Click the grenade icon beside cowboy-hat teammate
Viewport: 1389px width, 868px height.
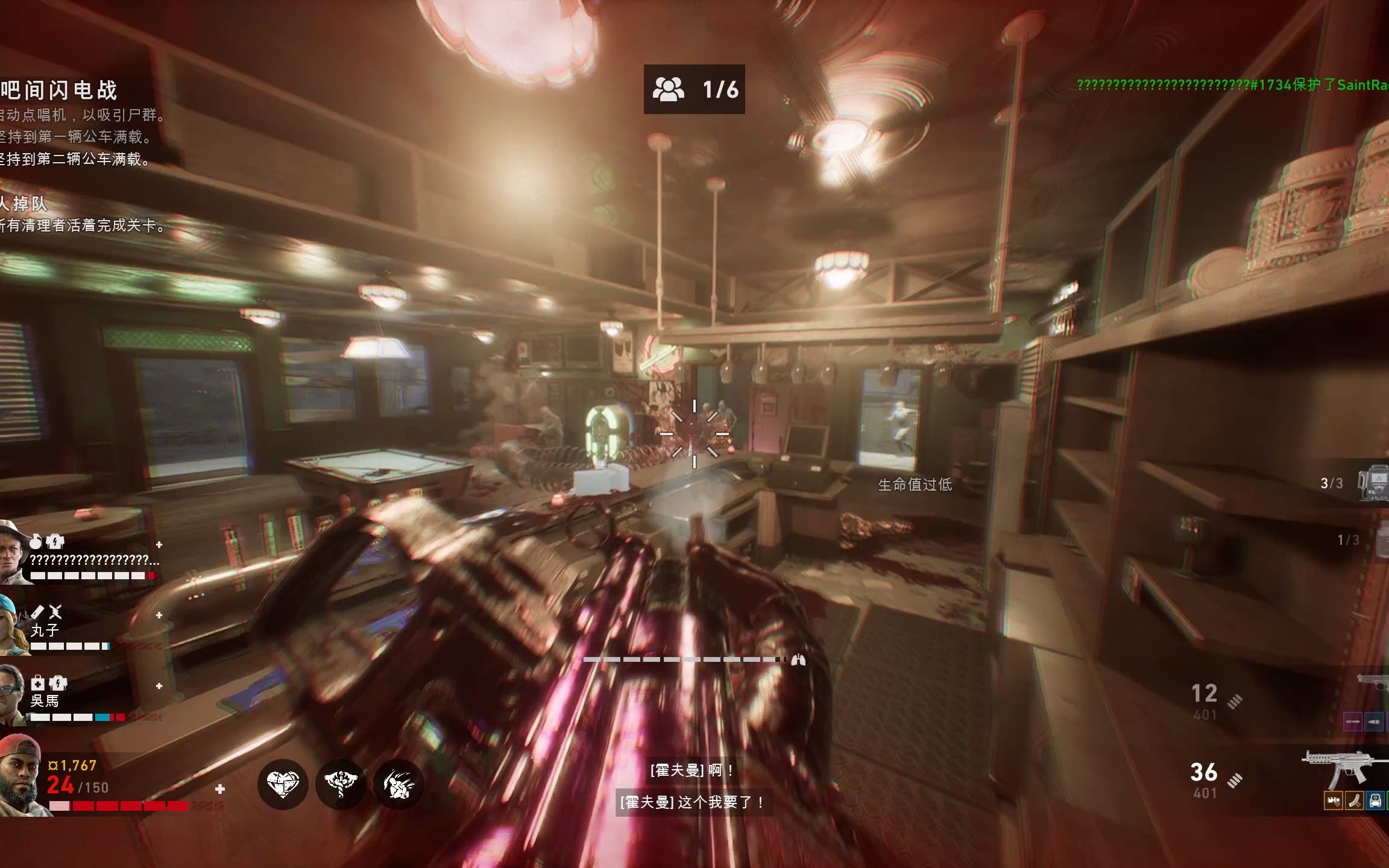coord(36,541)
